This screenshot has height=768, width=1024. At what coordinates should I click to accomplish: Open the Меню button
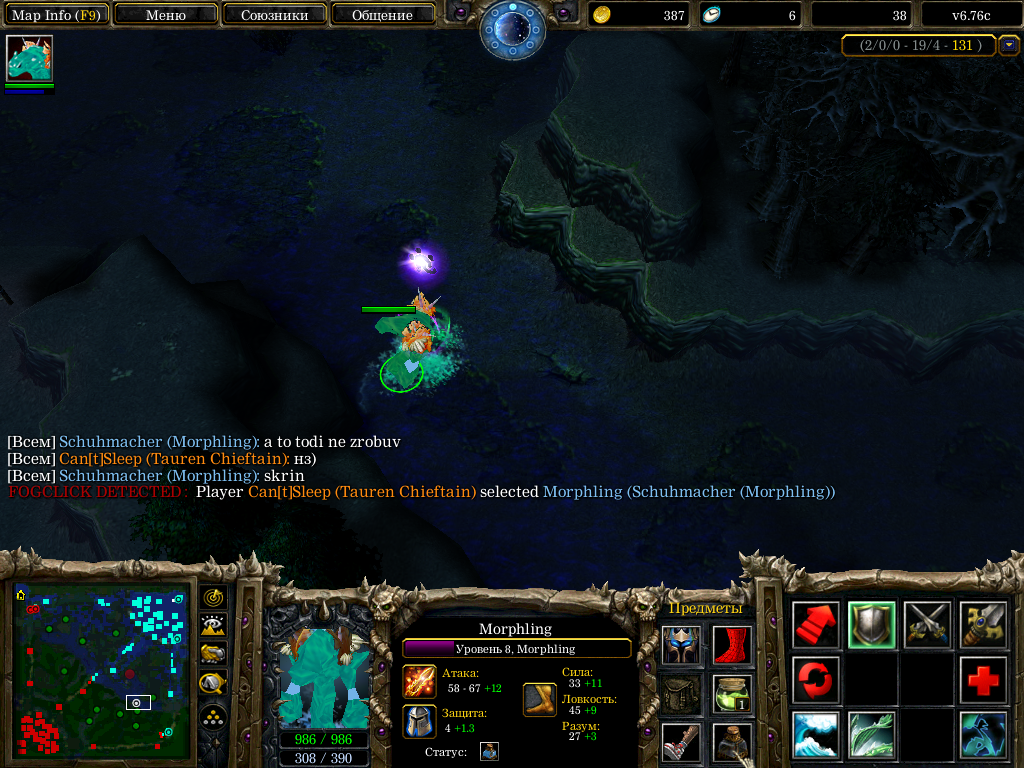pos(165,15)
